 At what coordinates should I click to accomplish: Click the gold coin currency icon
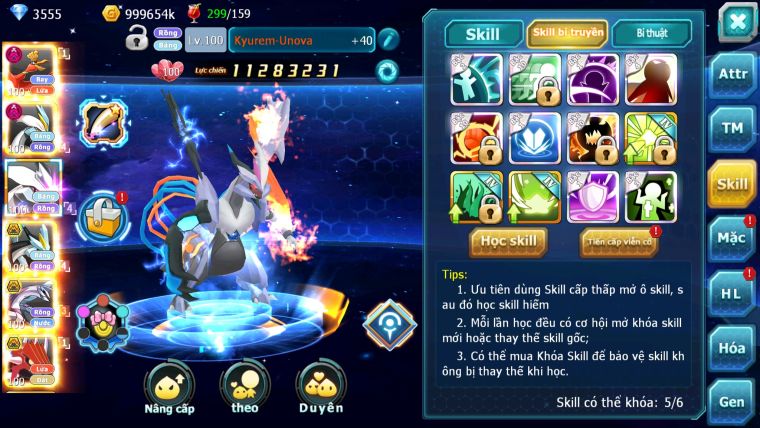click(111, 14)
